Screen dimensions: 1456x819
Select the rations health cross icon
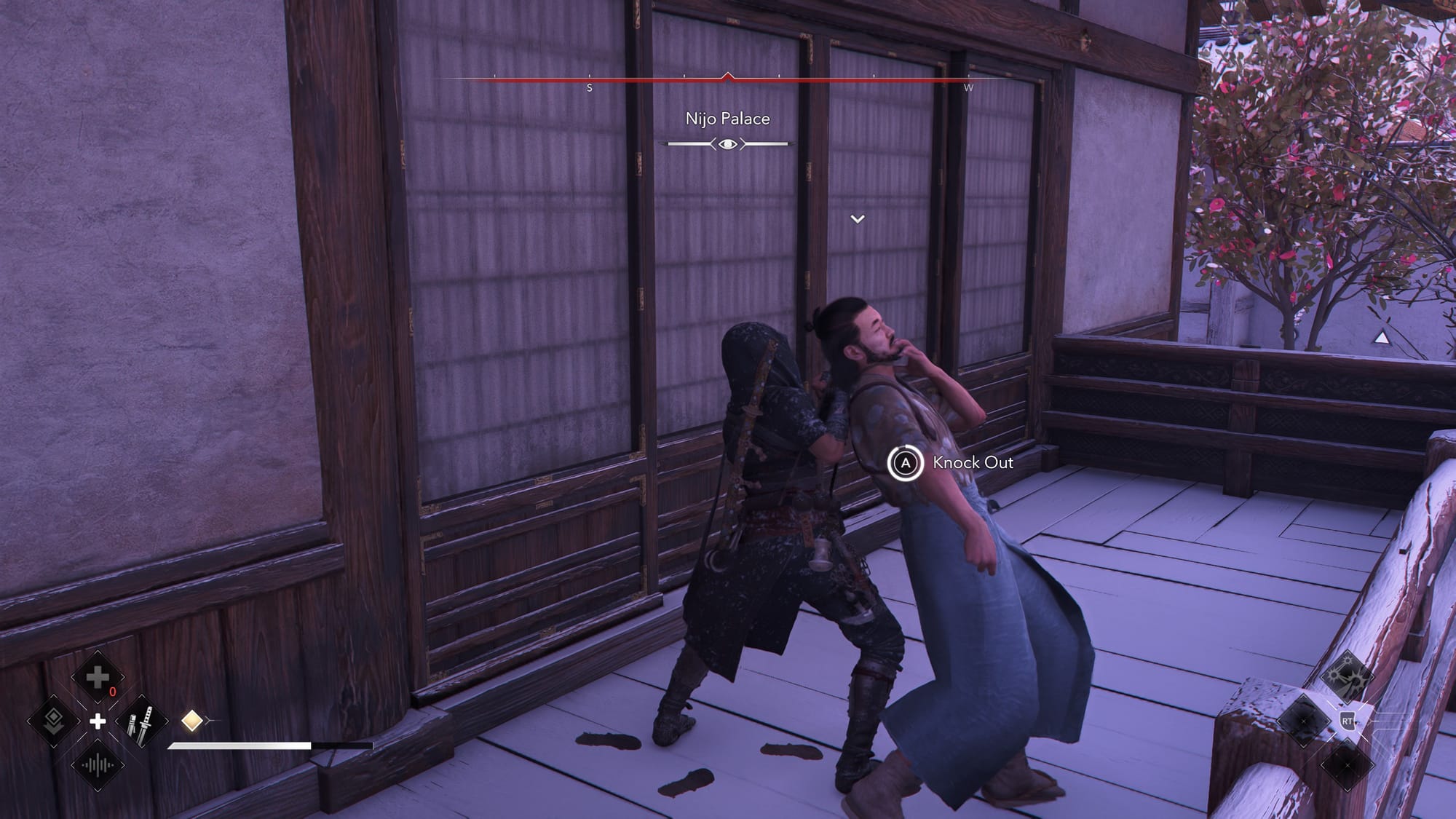pyautogui.click(x=97, y=678)
